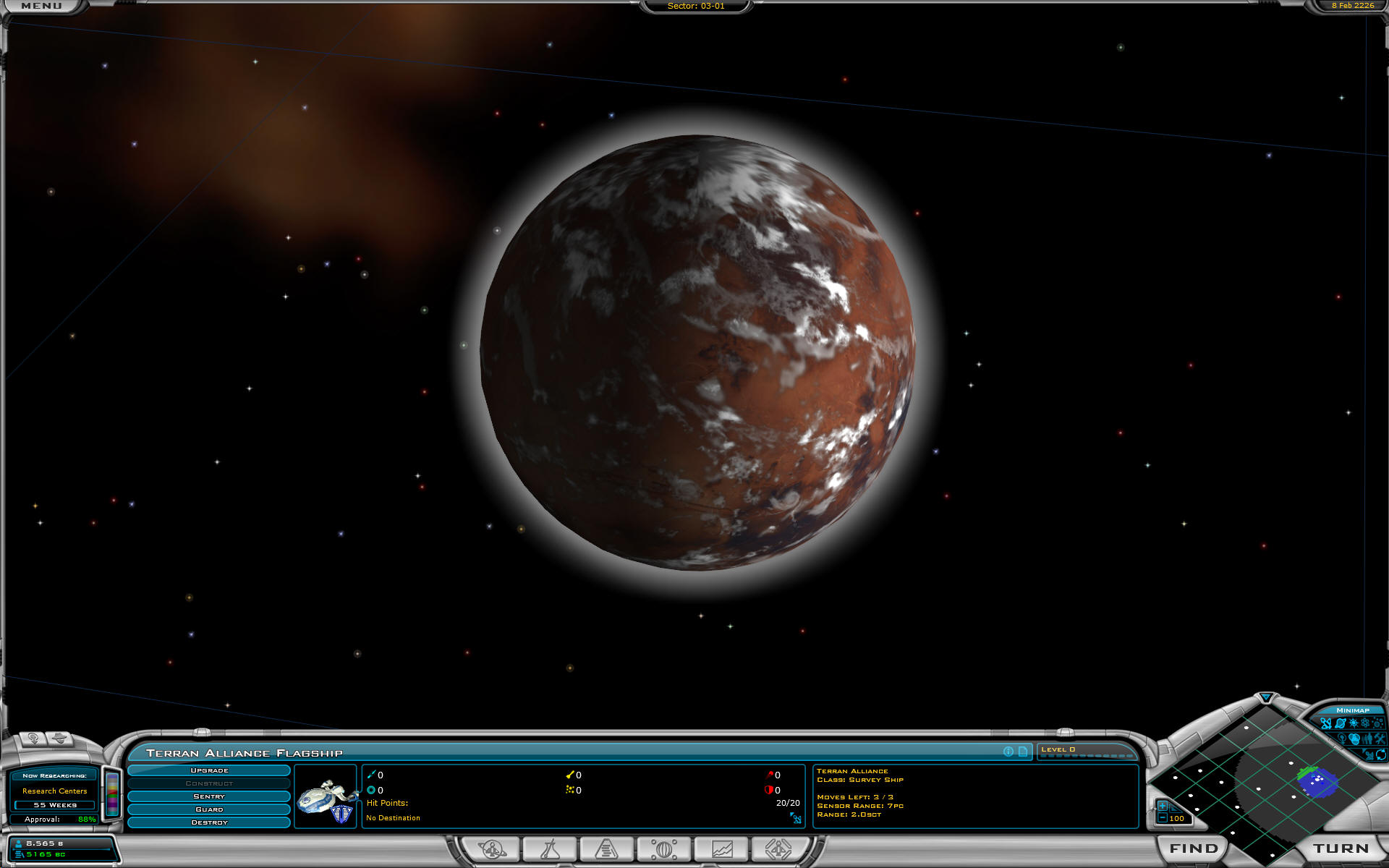Screen dimensions: 1389x868
Task: Click the flagship info icon
Action: pos(1008,752)
